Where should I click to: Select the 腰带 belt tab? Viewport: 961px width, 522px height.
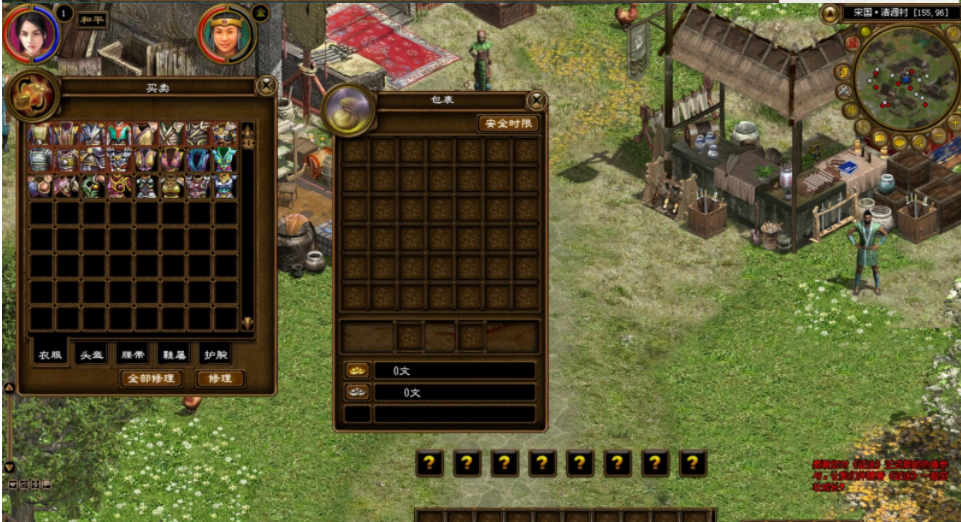pos(133,354)
